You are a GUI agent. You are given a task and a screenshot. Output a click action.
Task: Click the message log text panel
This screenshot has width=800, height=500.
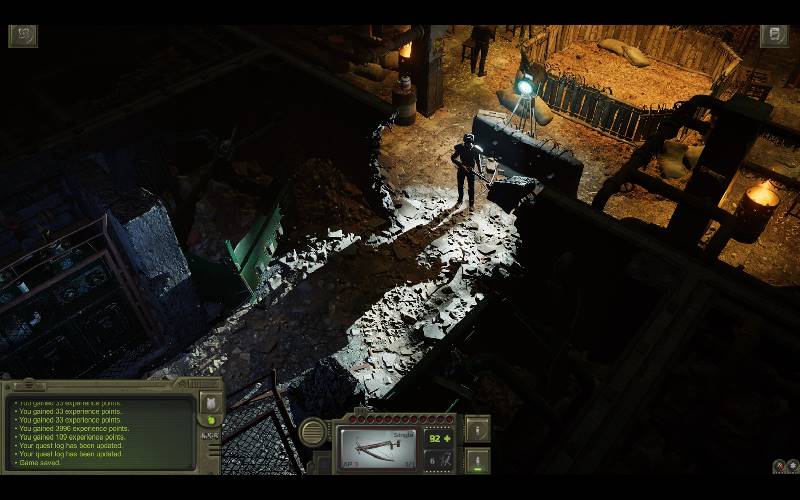tap(100, 433)
